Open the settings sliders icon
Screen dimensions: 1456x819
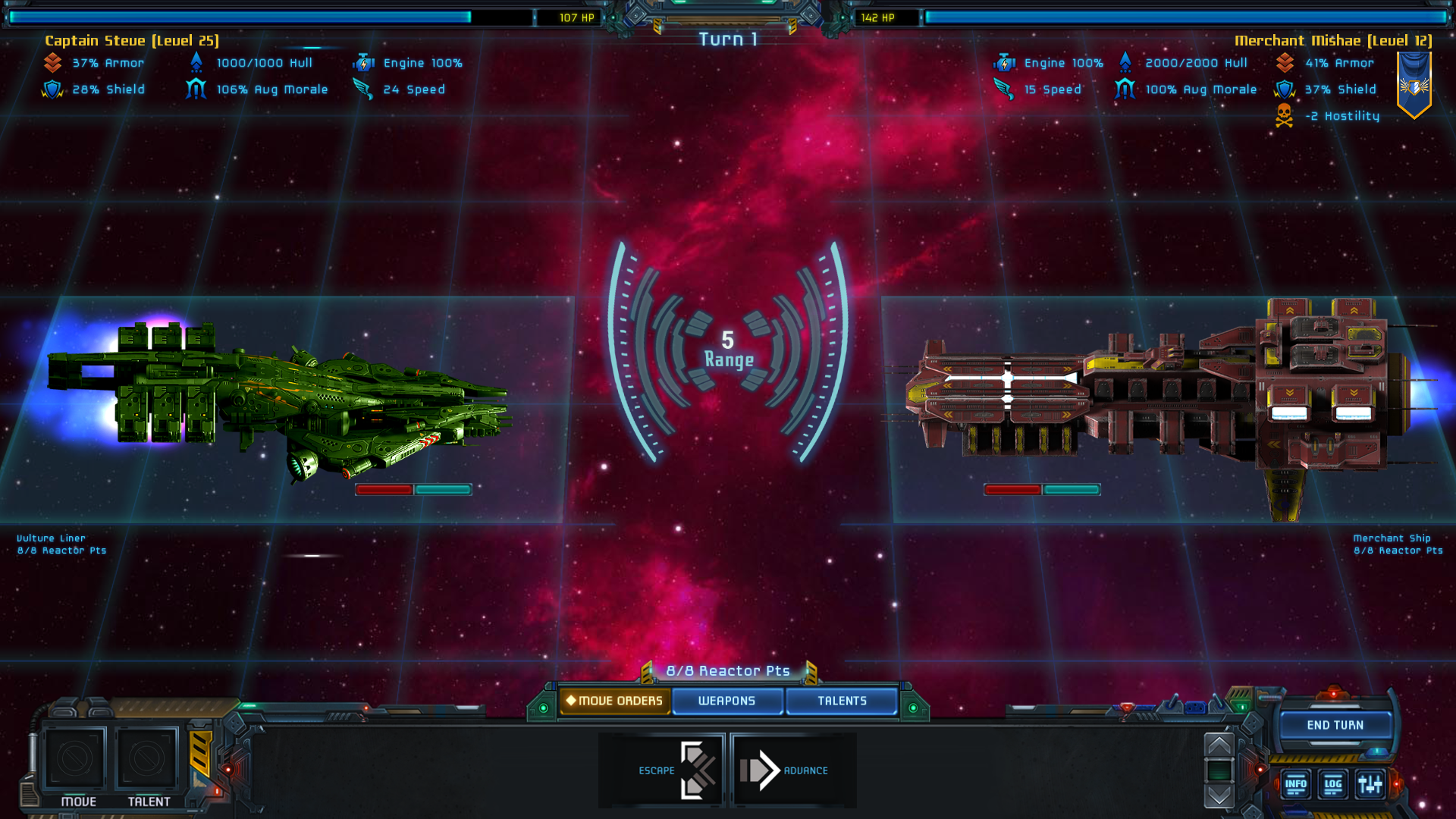(1370, 784)
